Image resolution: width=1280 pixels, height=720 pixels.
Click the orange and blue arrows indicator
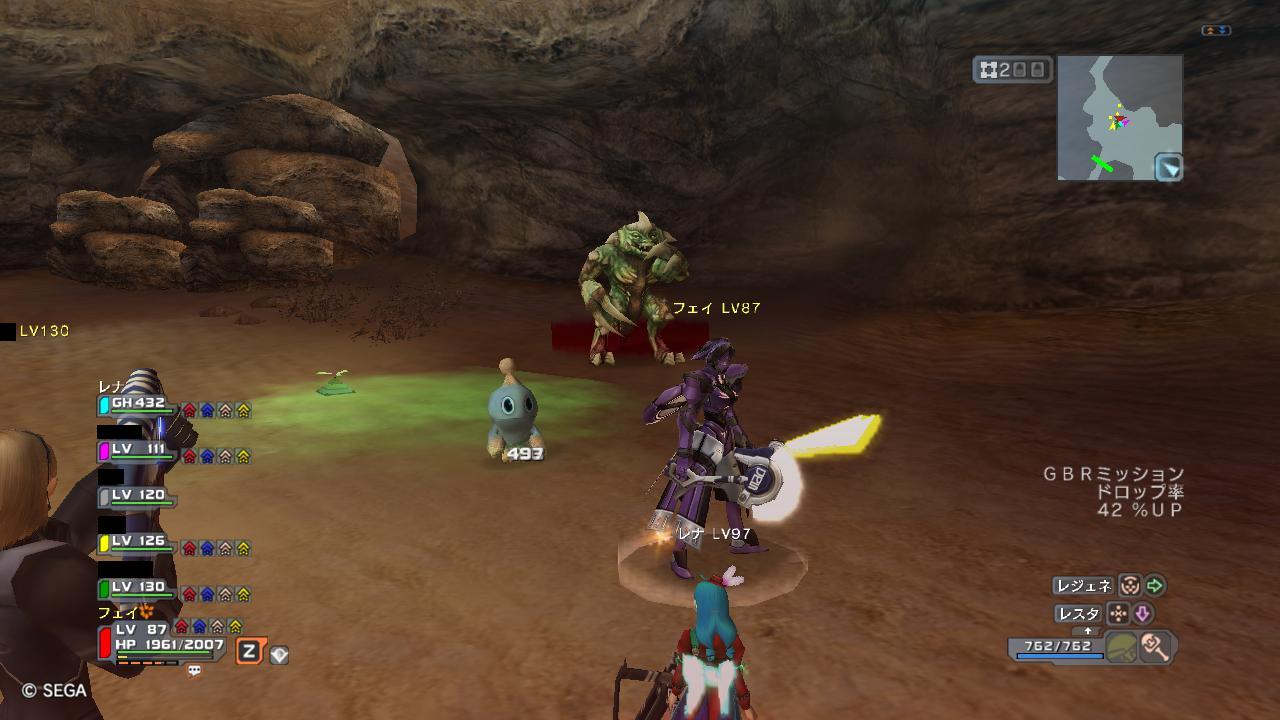(1216, 31)
